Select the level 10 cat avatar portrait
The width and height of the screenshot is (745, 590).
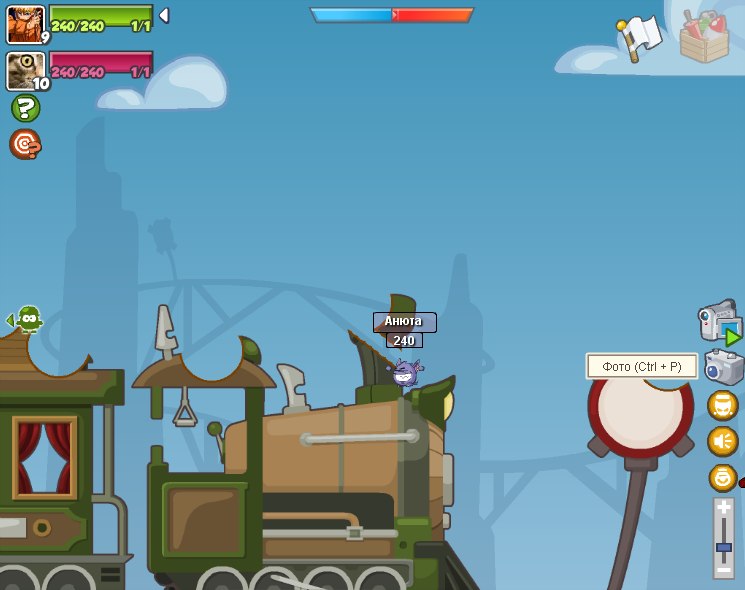(x=25, y=71)
